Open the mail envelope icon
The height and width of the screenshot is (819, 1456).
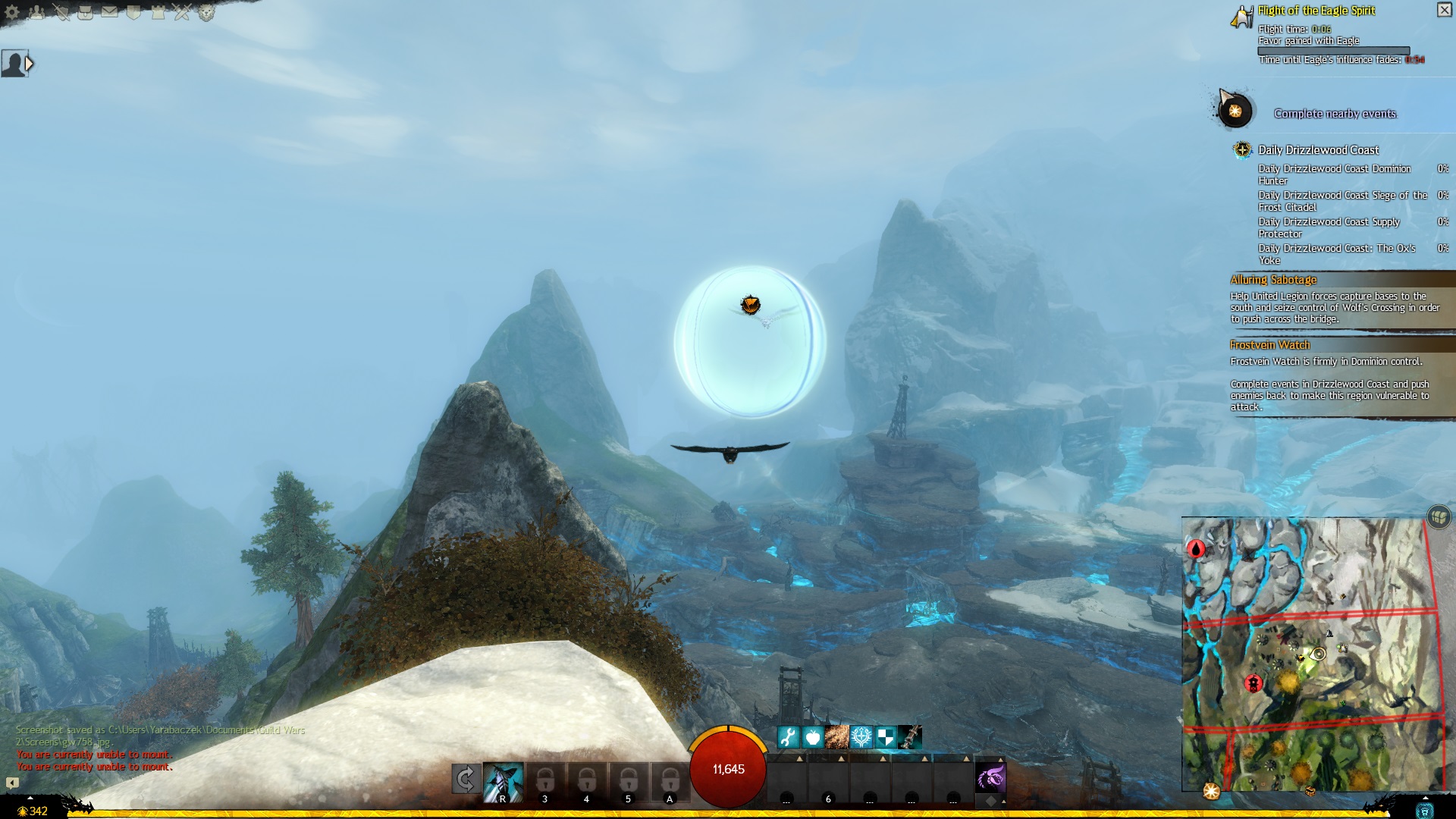pyautogui.click(x=110, y=12)
